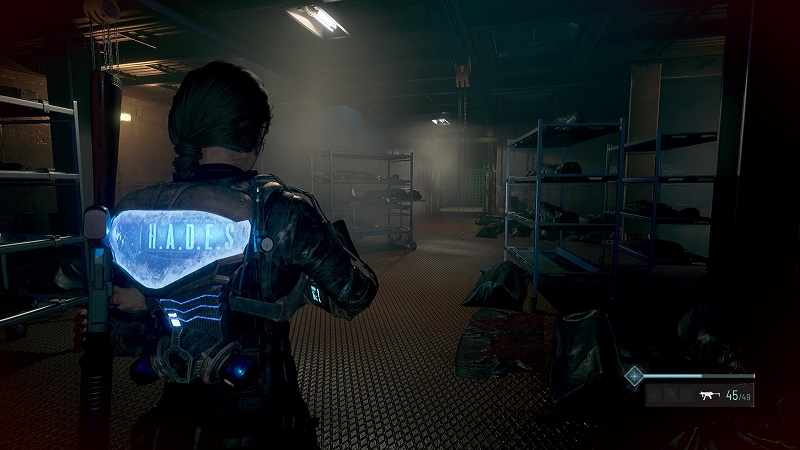Viewport: 800px width, 450px height.
Task: Click the diamond snowflake ability icon
Action: tap(633, 376)
